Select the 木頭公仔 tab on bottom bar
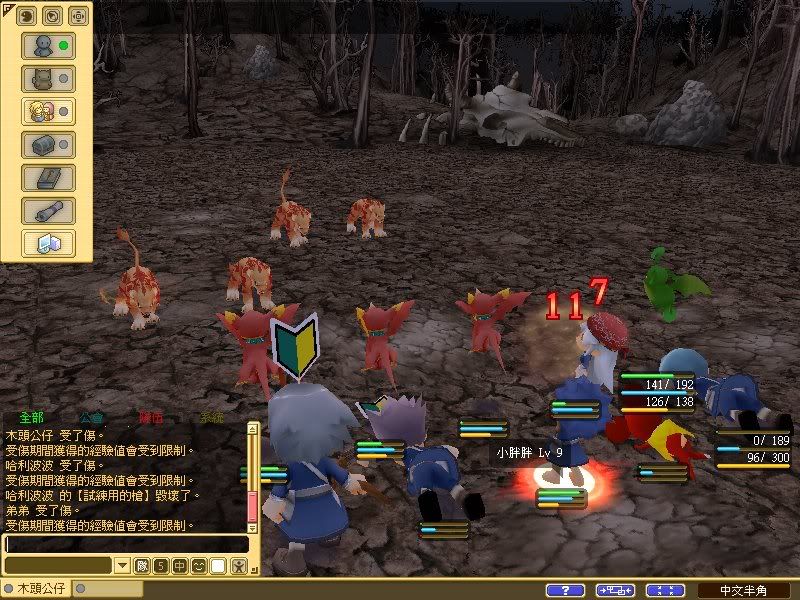Image resolution: width=800 pixels, height=600 pixels. click(36, 590)
